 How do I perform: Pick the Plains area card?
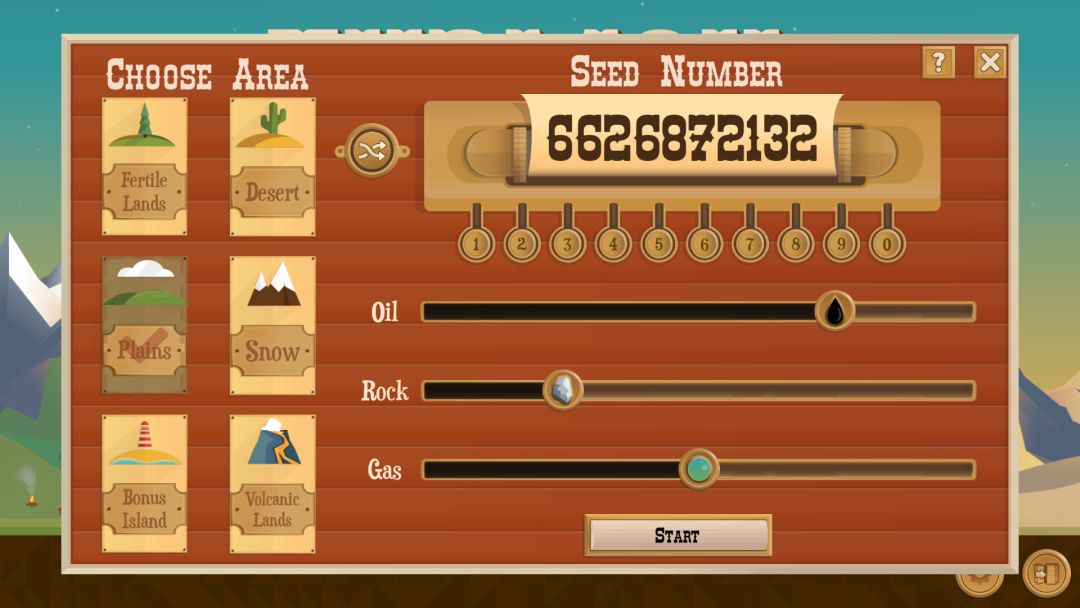[x=144, y=325]
